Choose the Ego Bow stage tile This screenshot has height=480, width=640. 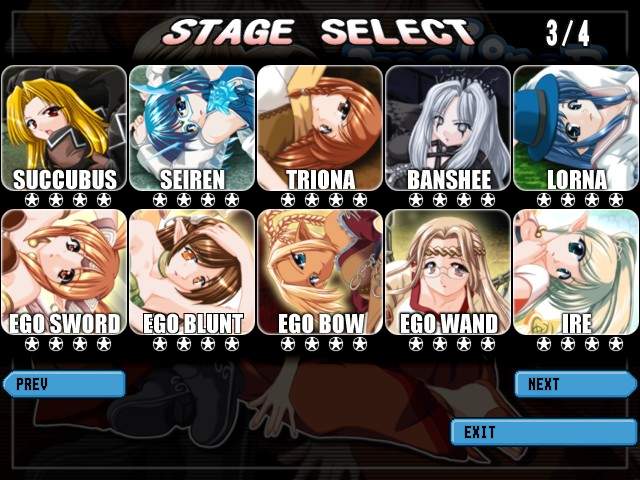click(320, 272)
